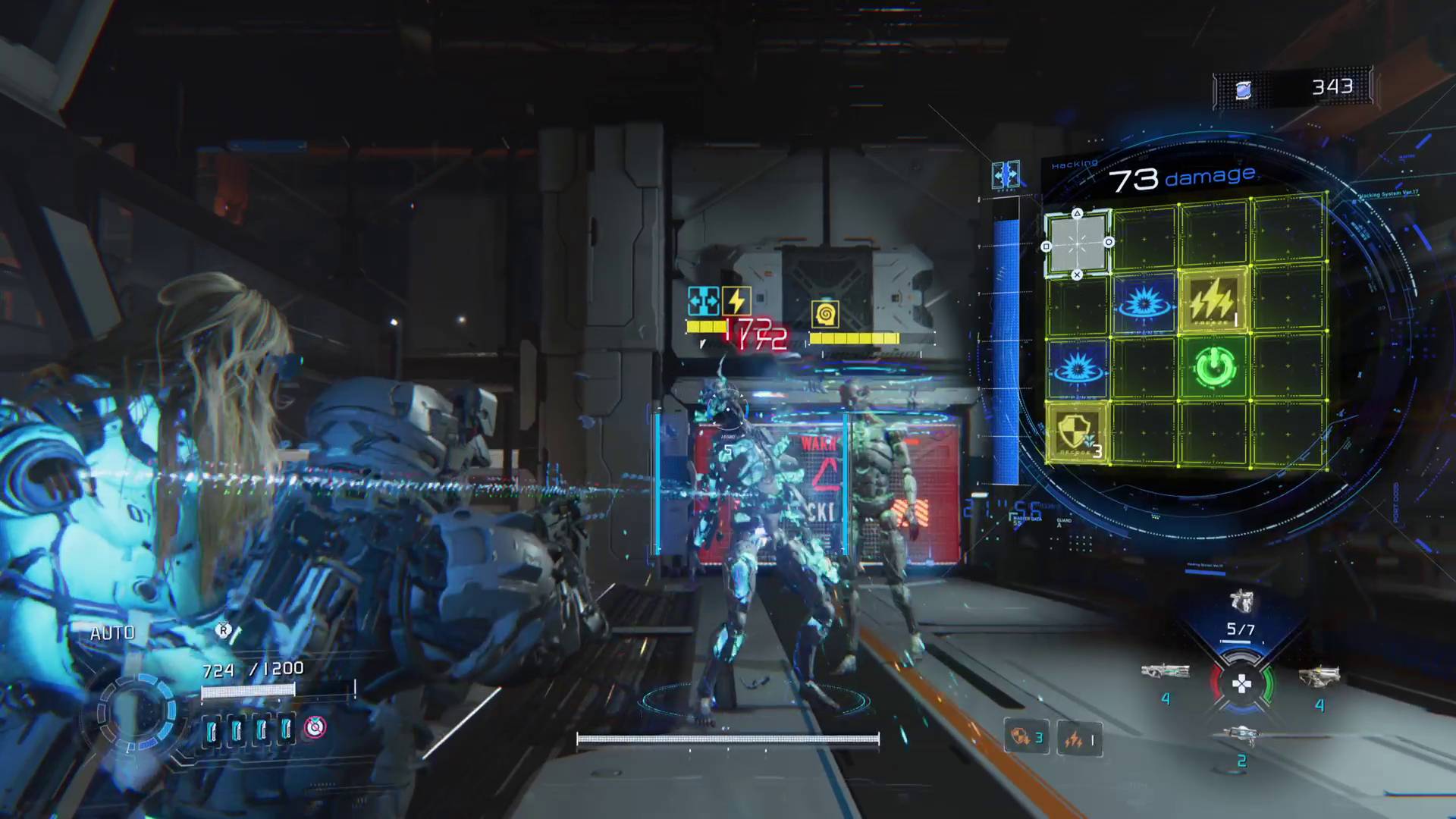Select the grenade consumable showing count 3
Screen dimensions: 1456x819
point(1025,737)
